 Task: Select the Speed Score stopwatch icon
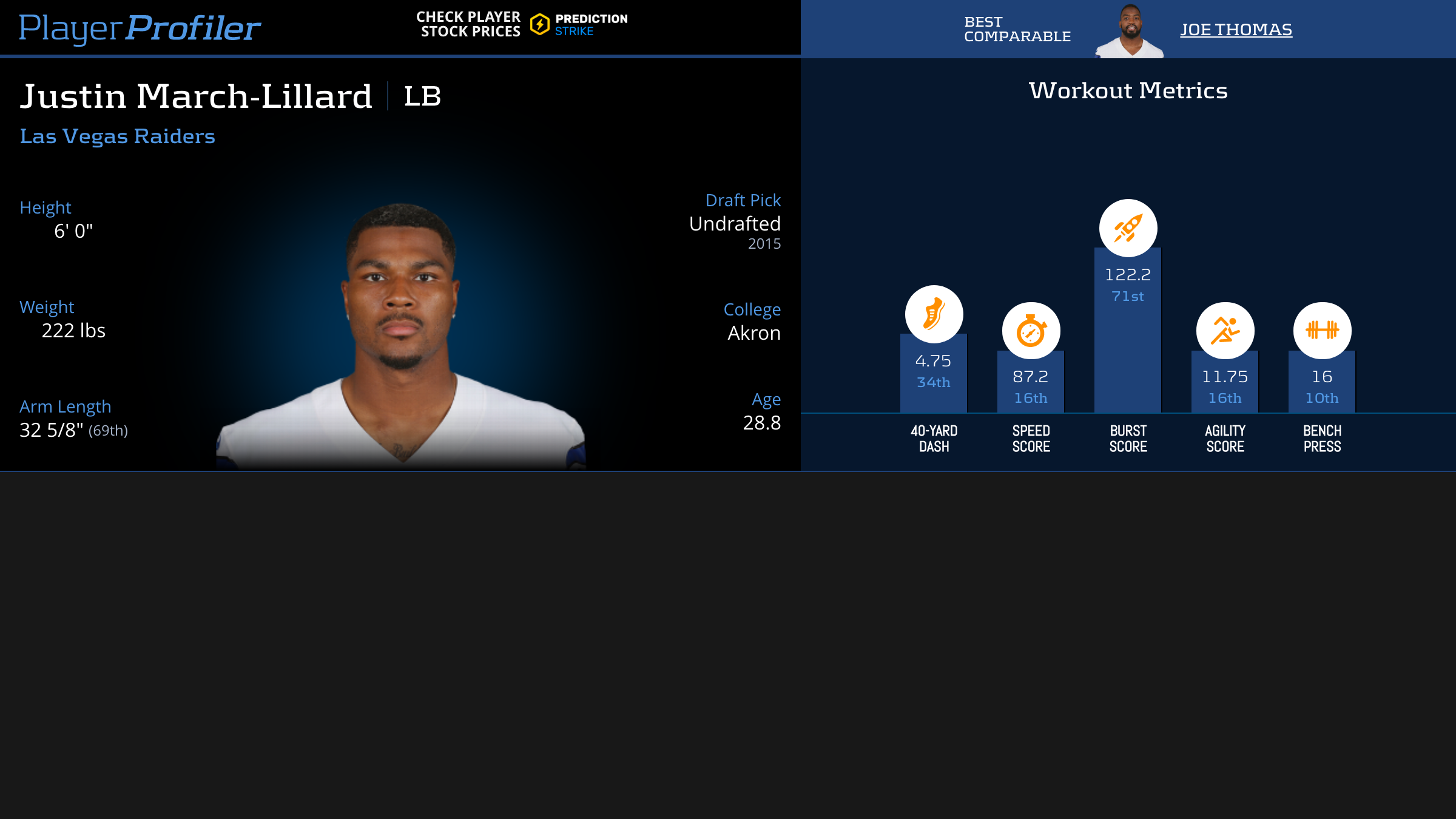coord(1031,331)
